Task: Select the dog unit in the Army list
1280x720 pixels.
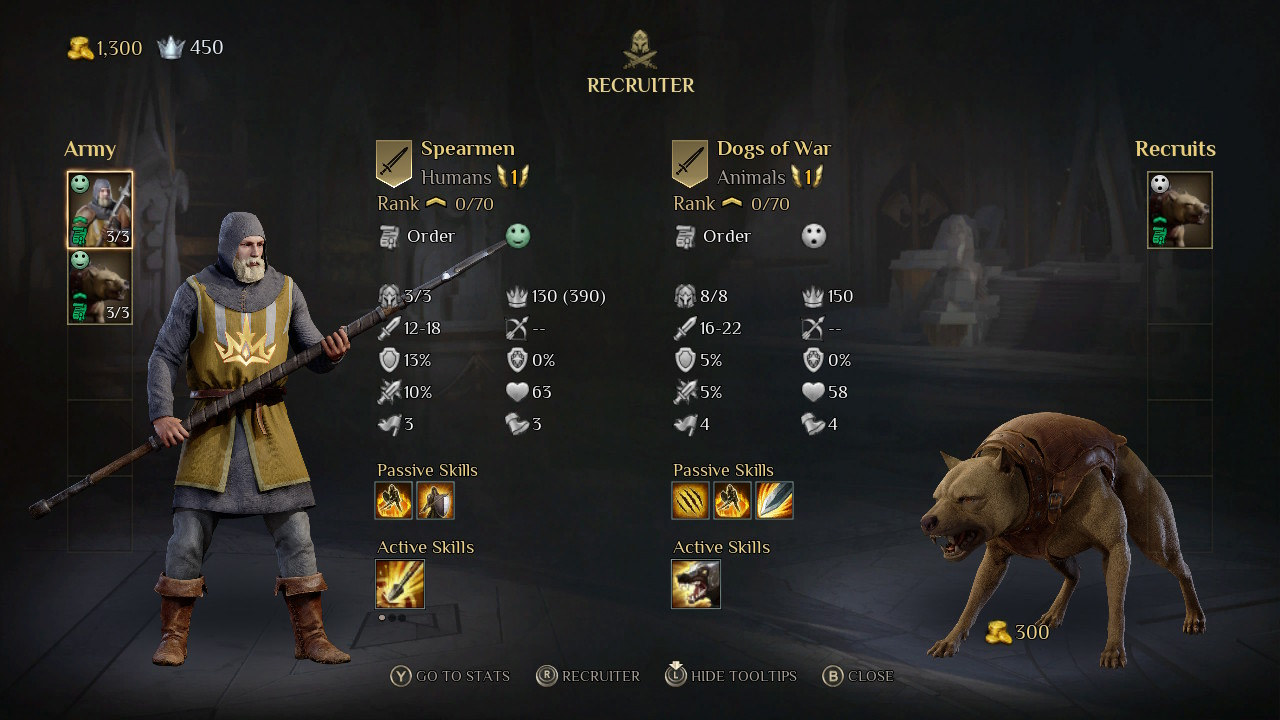Action: (x=100, y=287)
